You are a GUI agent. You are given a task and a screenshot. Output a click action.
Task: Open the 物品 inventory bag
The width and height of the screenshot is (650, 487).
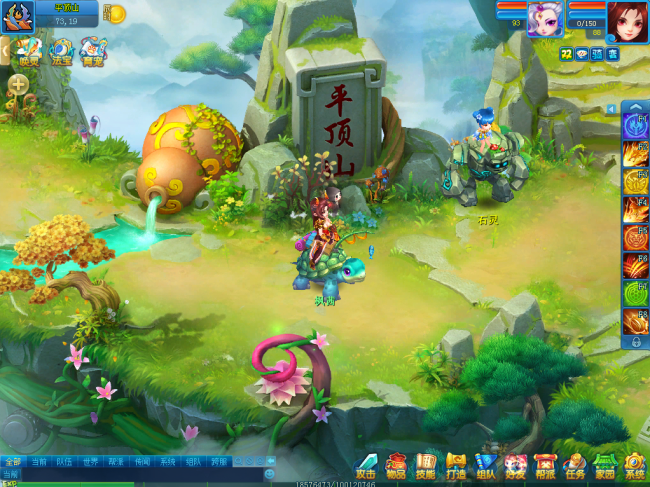click(396, 465)
